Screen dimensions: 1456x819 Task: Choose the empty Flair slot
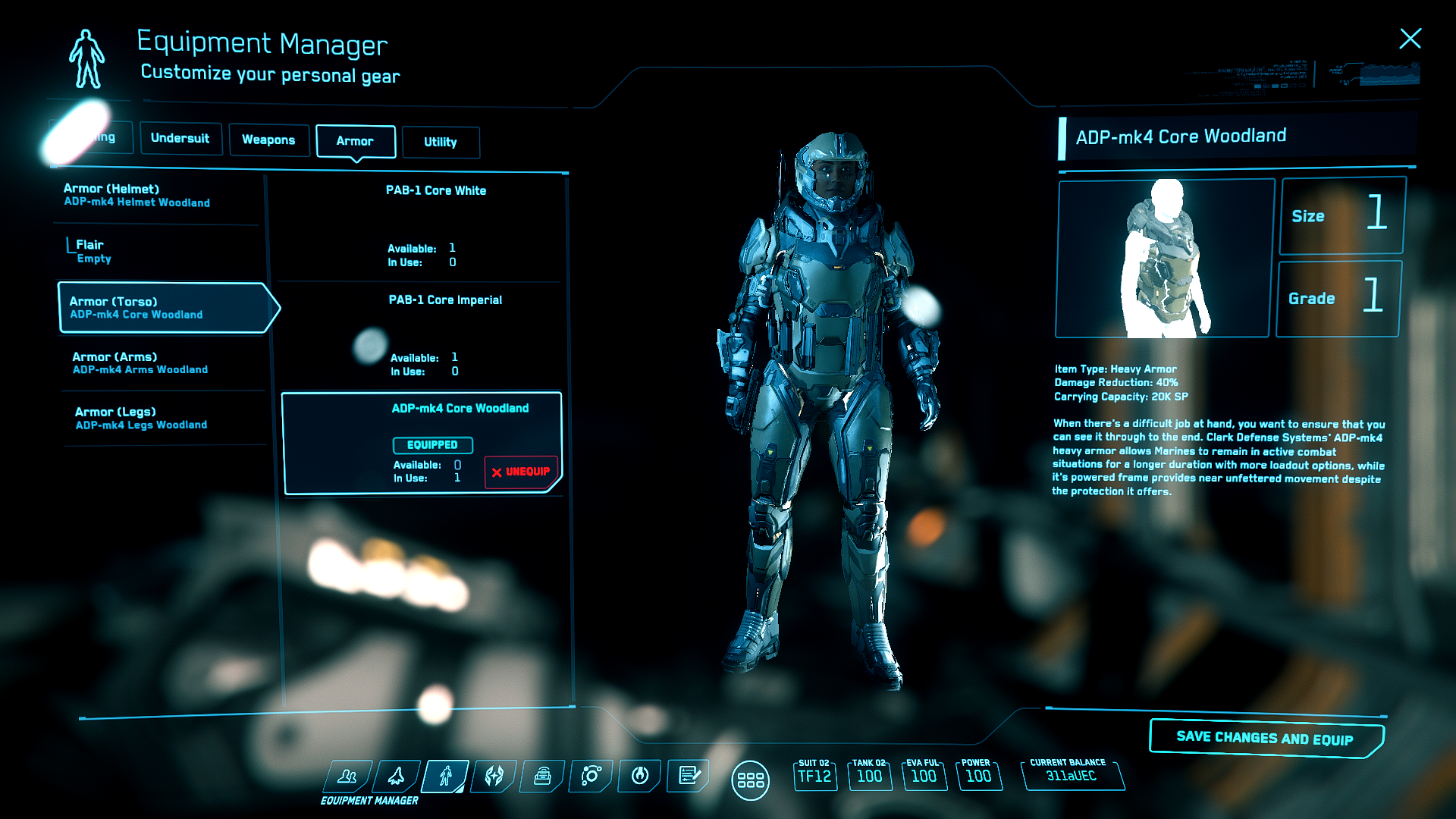[x=94, y=251]
